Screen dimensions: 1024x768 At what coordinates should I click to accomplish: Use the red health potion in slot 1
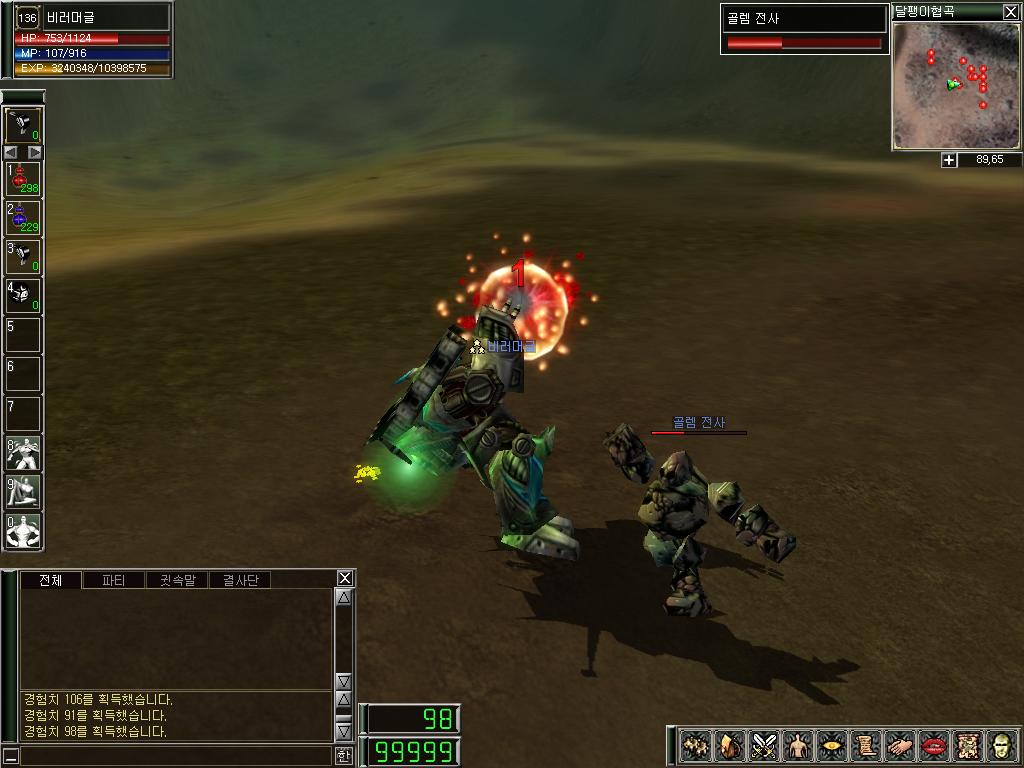tap(23, 178)
